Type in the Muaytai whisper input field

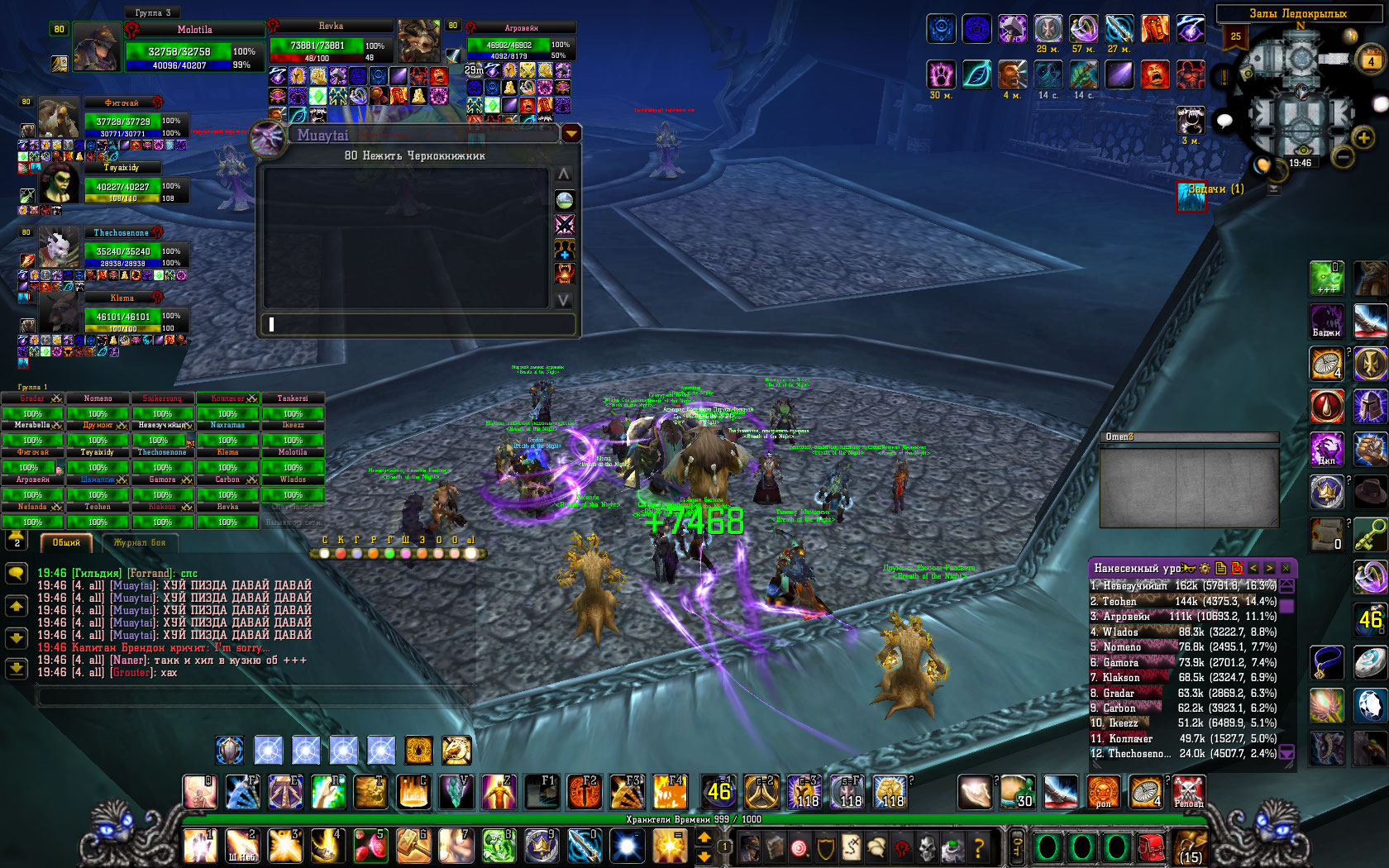coord(418,325)
